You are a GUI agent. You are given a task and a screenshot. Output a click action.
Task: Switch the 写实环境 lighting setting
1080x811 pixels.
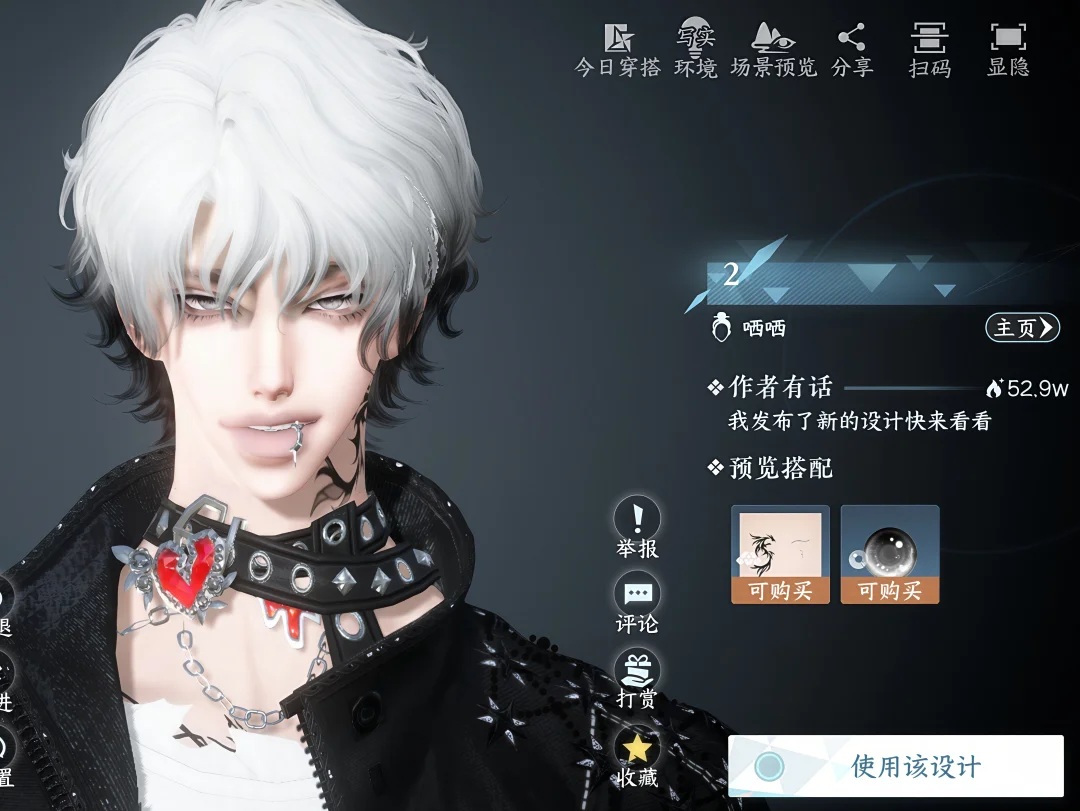point(695,50)
